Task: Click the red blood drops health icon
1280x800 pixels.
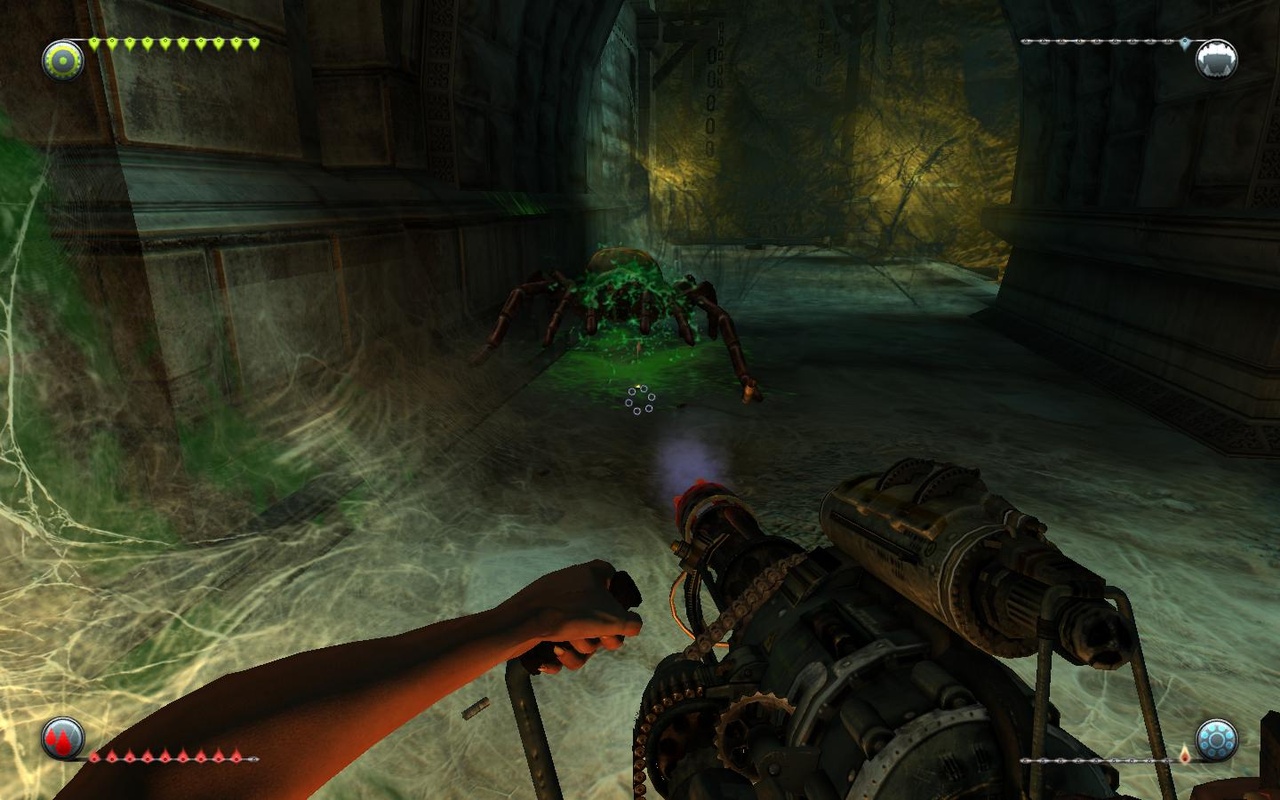Action: tap(62, 739)
